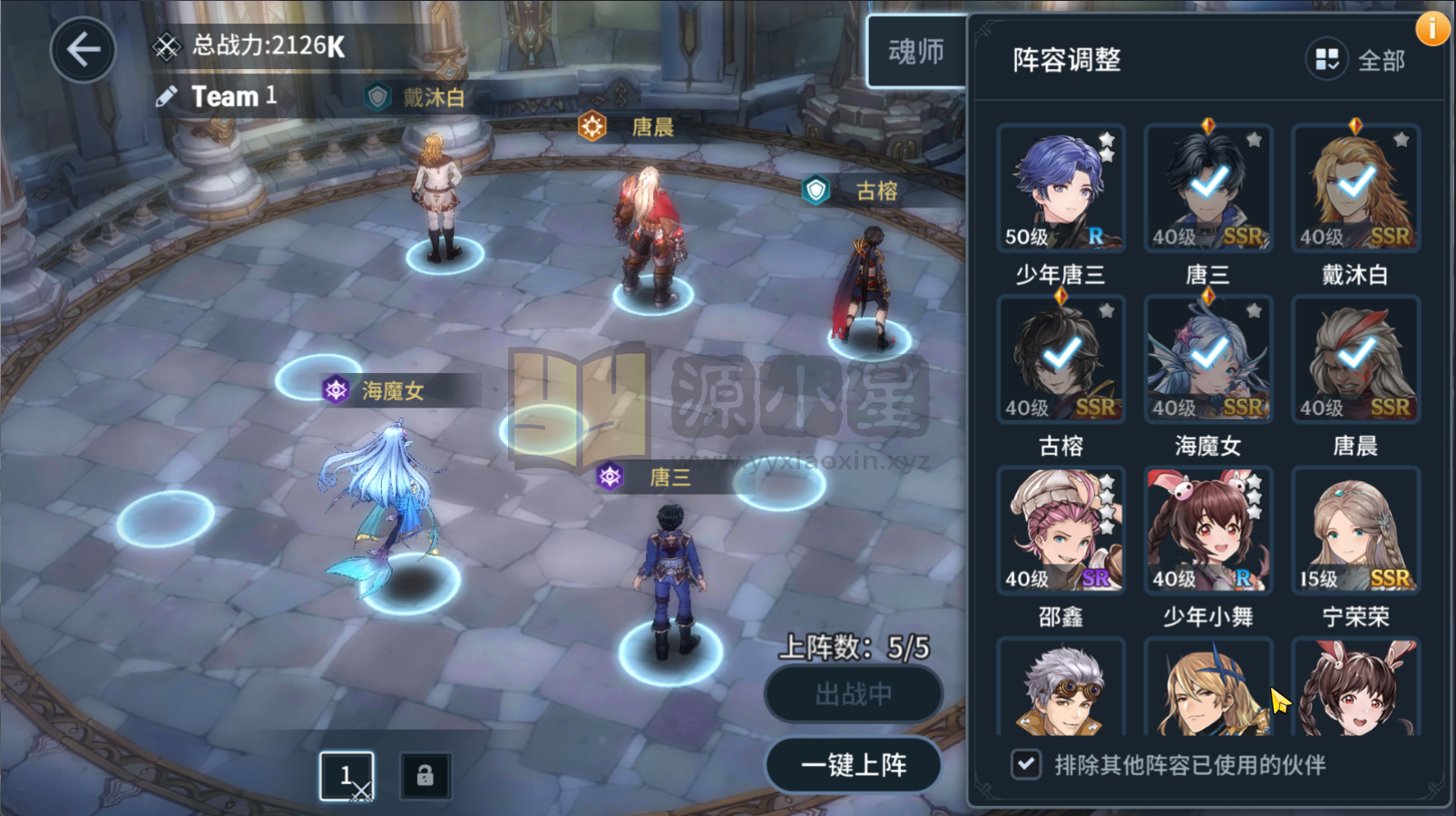Deselect 海魔女 via her checkmark
Screen dimensions: 1456x816
pyautogui.click(x=1207, y=352)
